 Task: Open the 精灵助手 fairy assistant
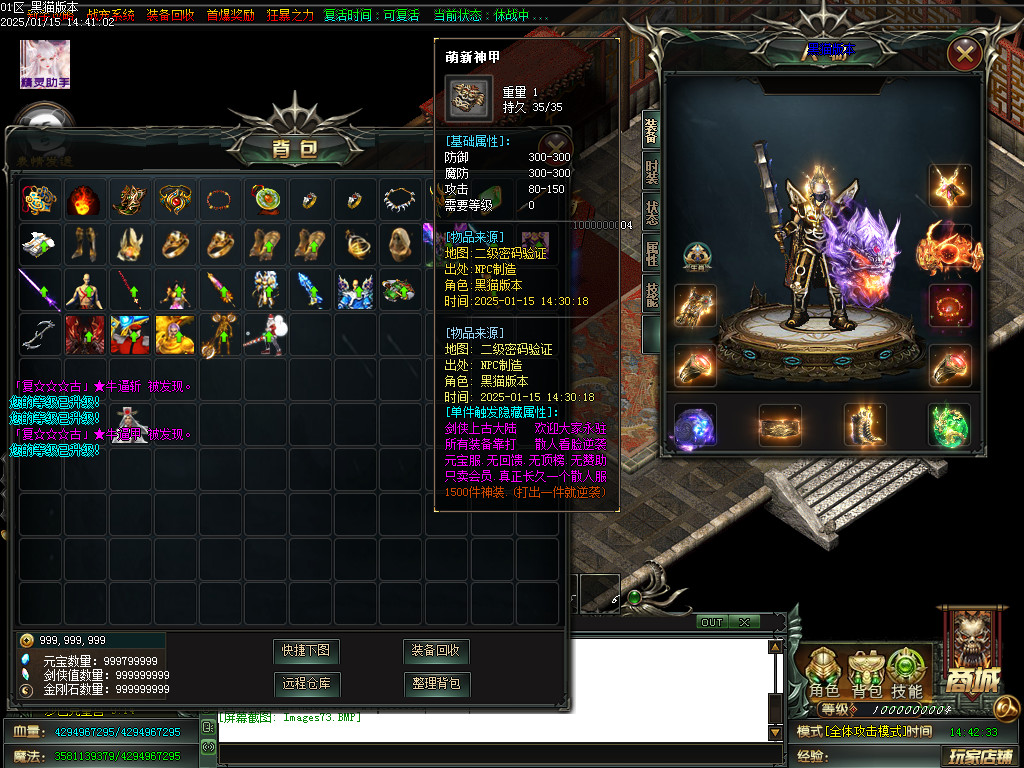click(45, 64)
